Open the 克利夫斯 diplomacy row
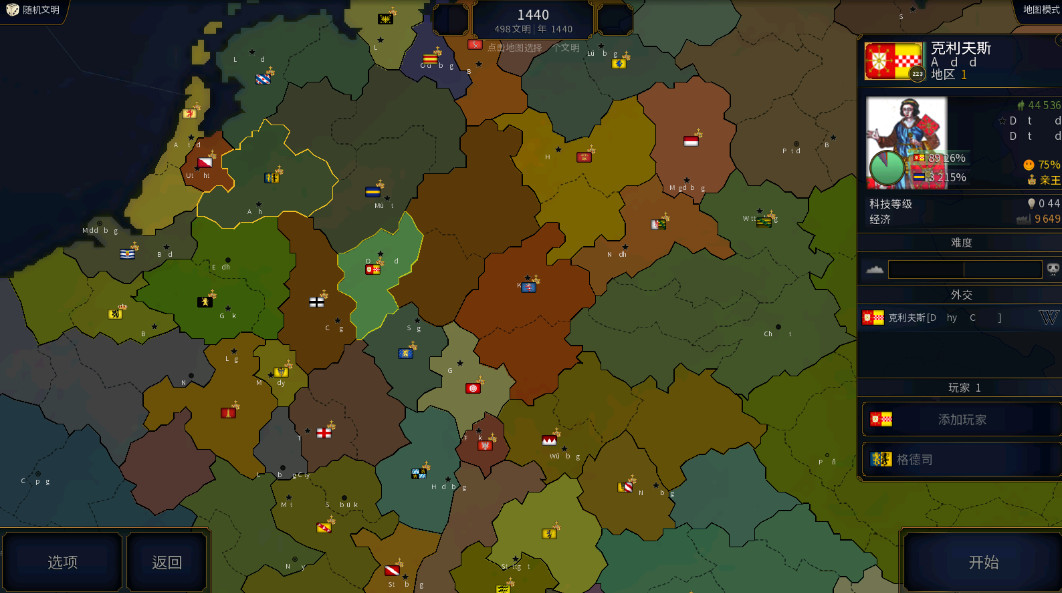Viewport: 1062px width, 593px height. pos(945,318)
